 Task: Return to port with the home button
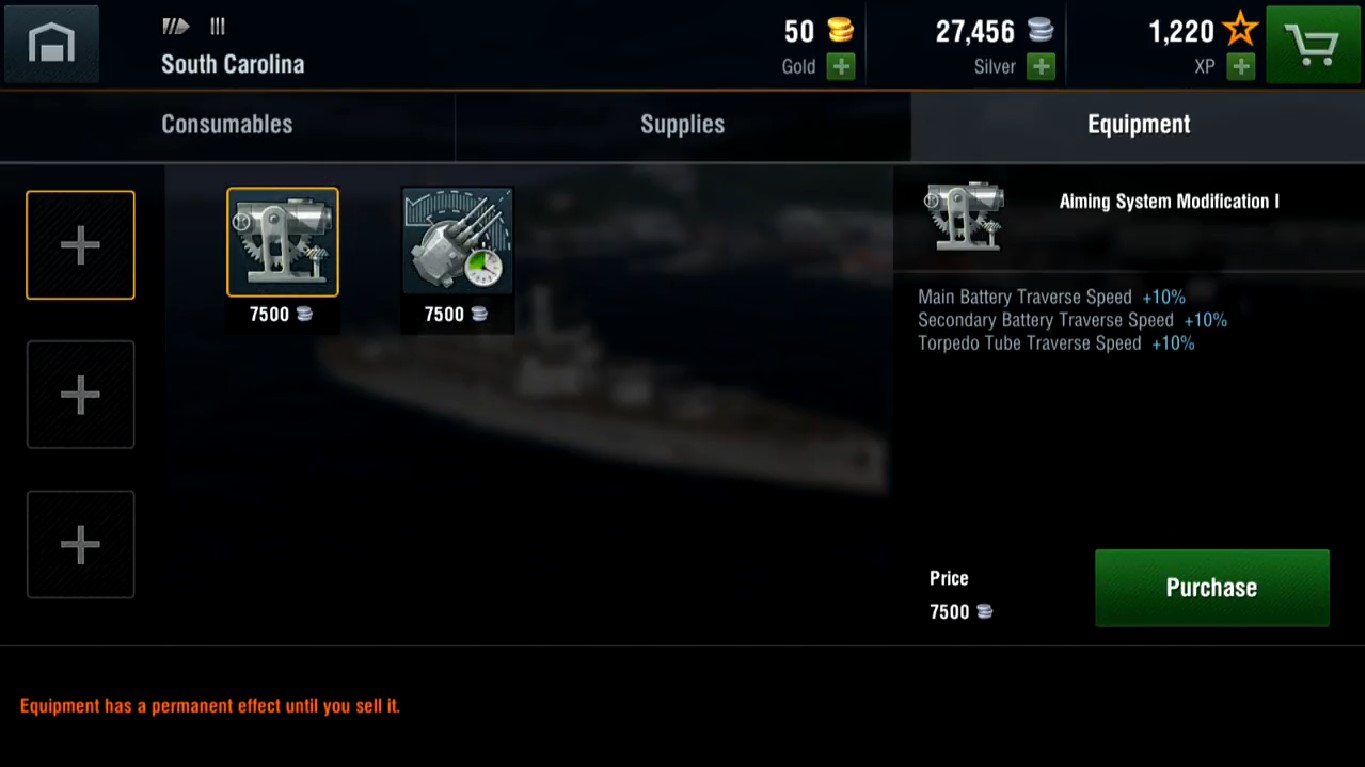pyautogui.click(x=51, y=44)
